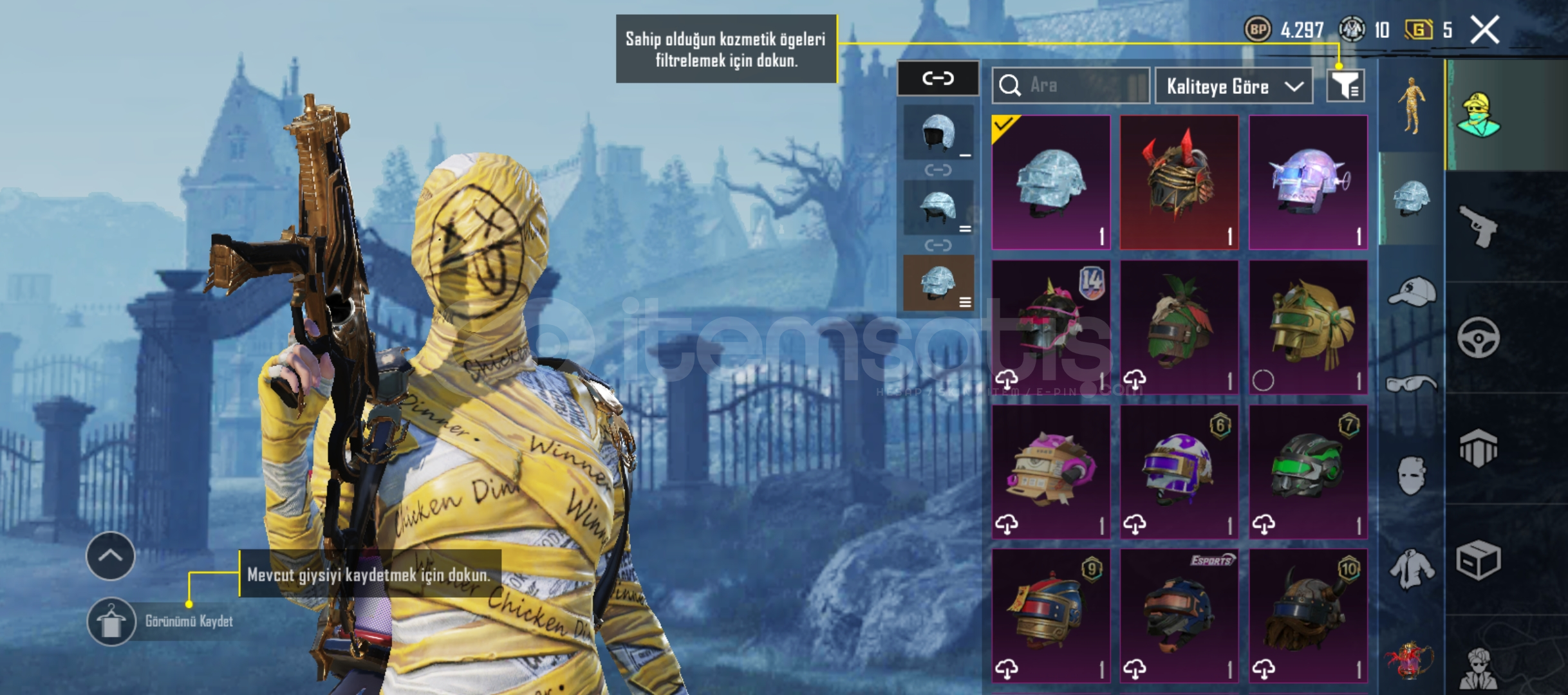Open the "Kaliteye Göre" sort dropdown

click(1233, 86)
